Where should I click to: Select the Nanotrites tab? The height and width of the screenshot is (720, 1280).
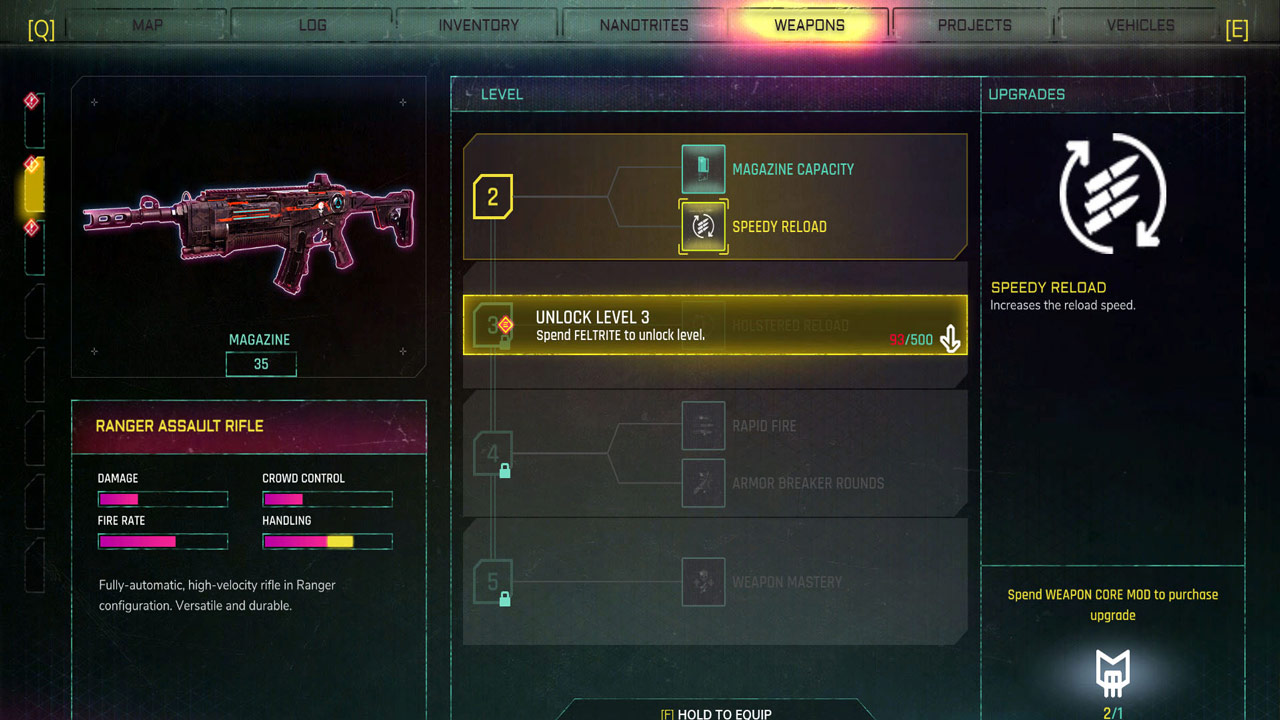tap(644, 25)
